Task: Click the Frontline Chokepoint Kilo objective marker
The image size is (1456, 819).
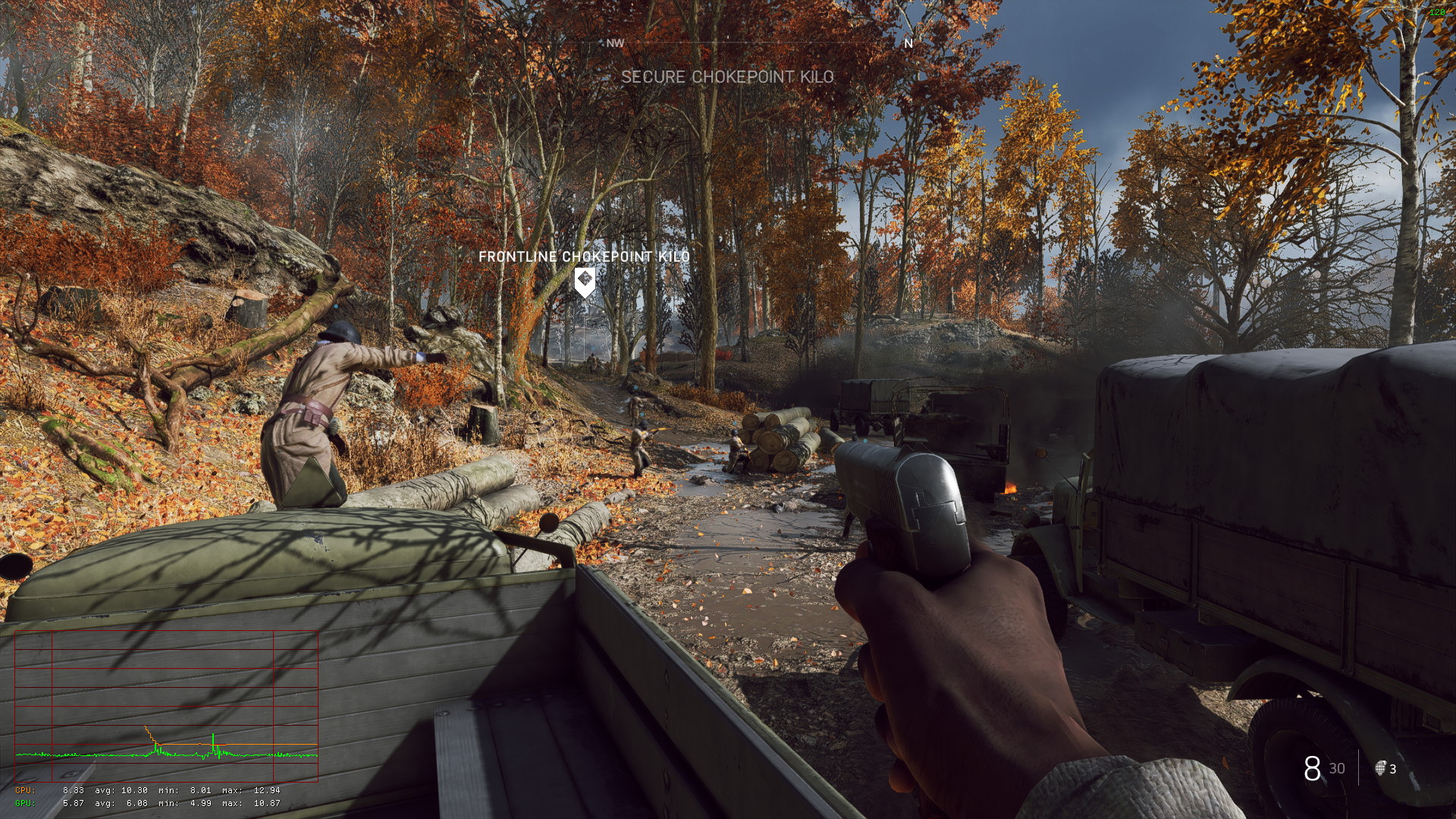Action: [x=584, y=282]
